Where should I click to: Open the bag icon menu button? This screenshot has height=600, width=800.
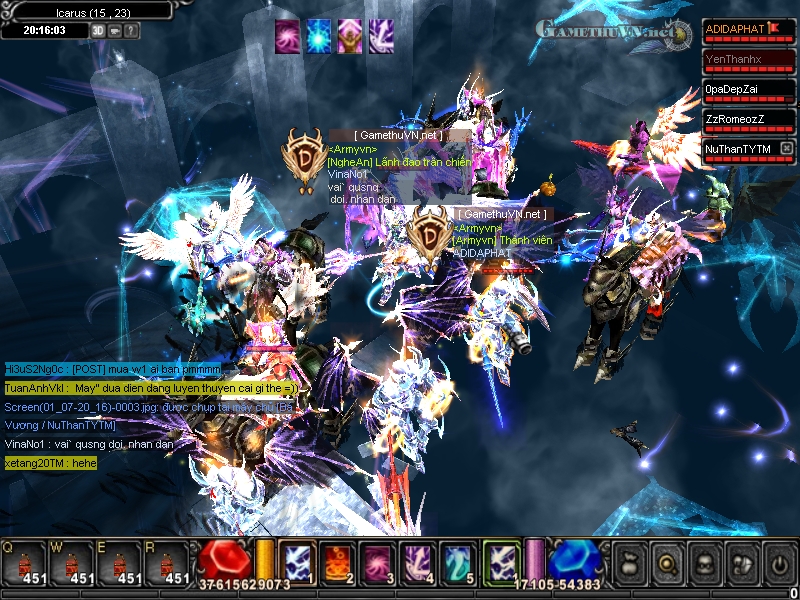(x=629, y=563)
